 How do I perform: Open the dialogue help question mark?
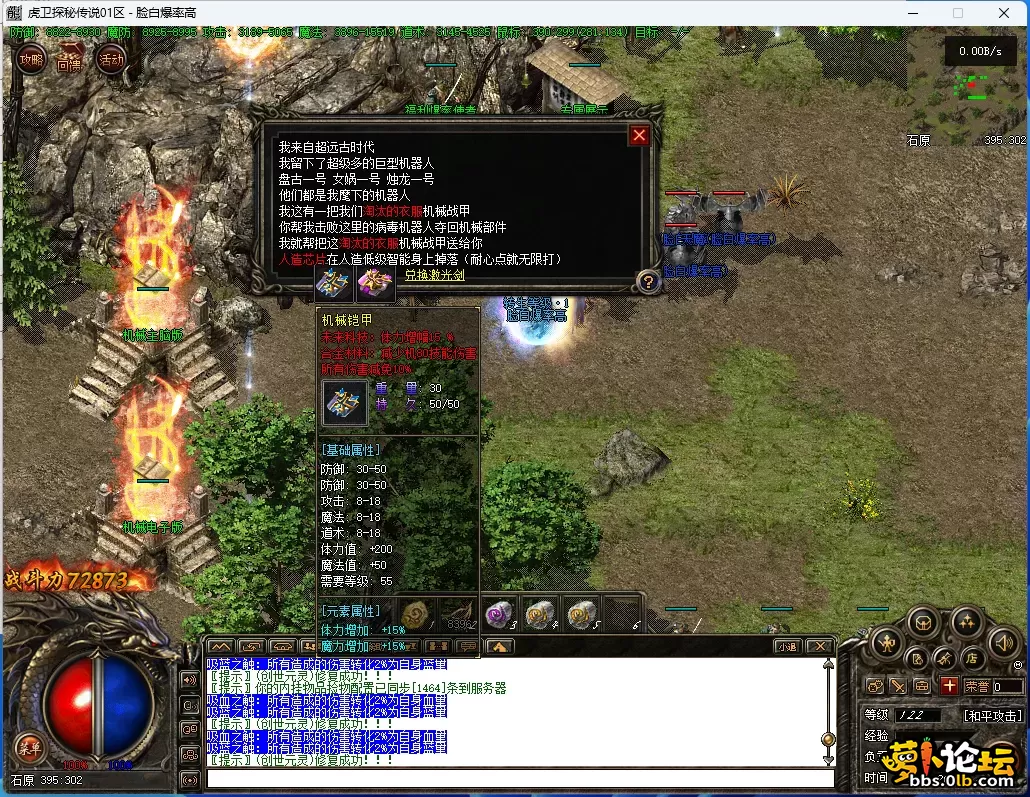coord(648,282)
